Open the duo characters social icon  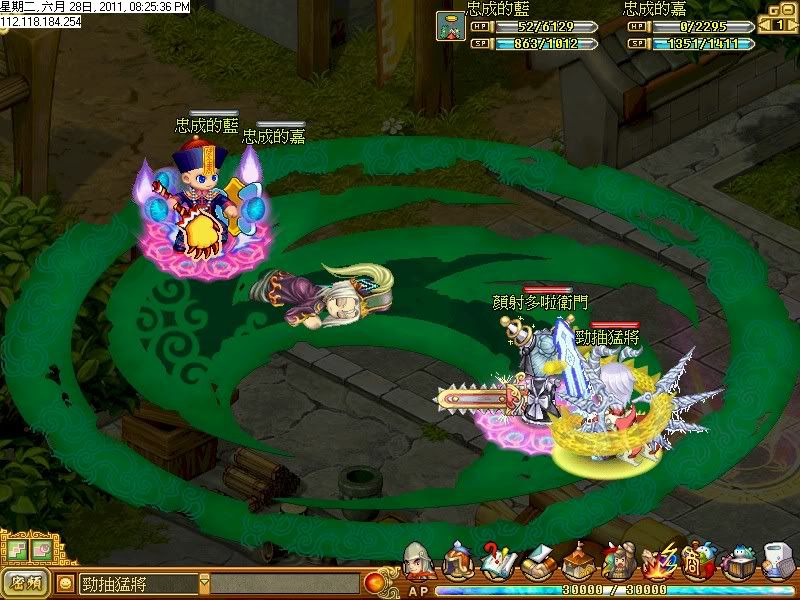[618, 562]
